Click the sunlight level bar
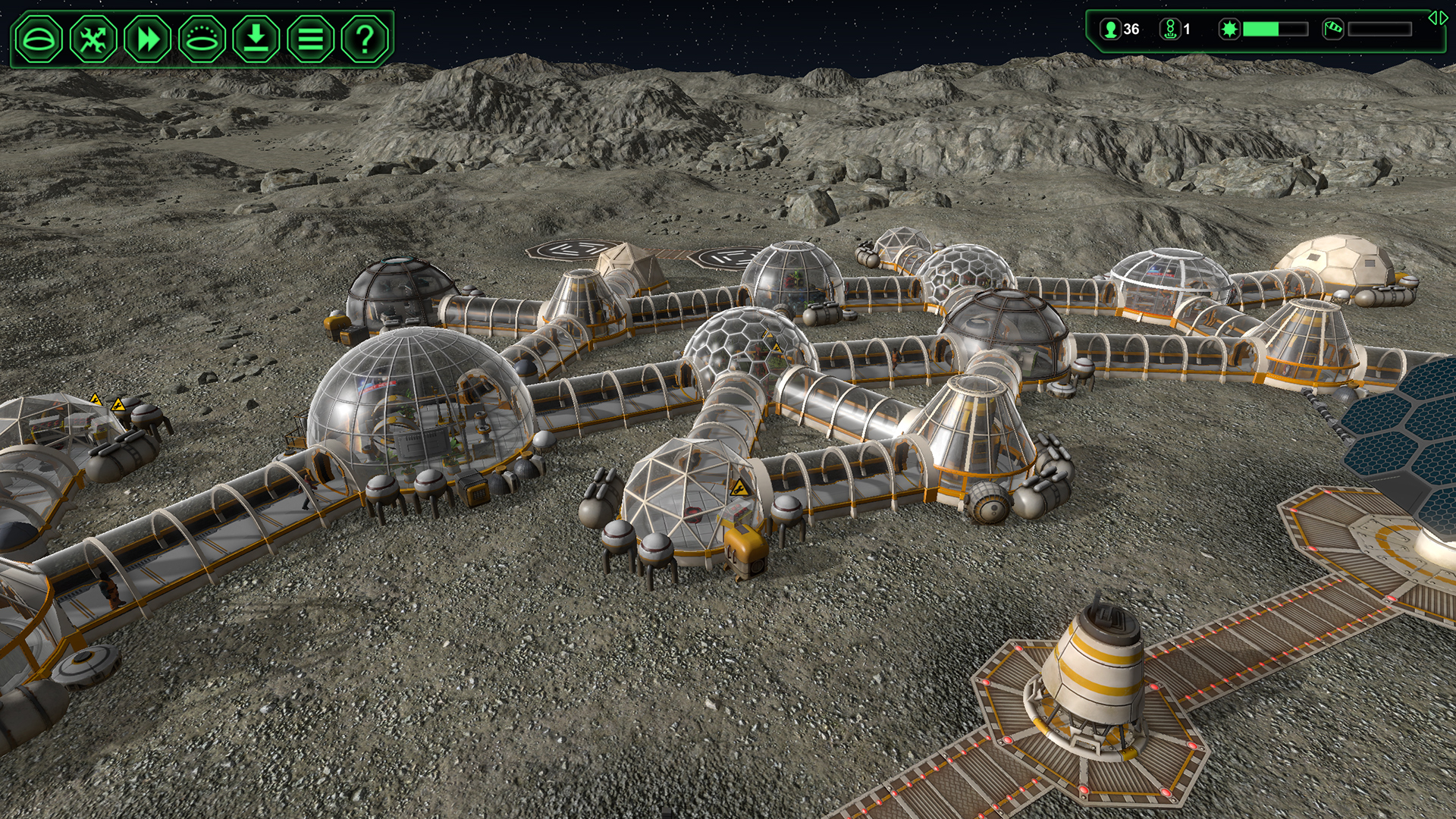This screenshot has width=1456, height=819. pyautogui.click(x=1275, y=30)
